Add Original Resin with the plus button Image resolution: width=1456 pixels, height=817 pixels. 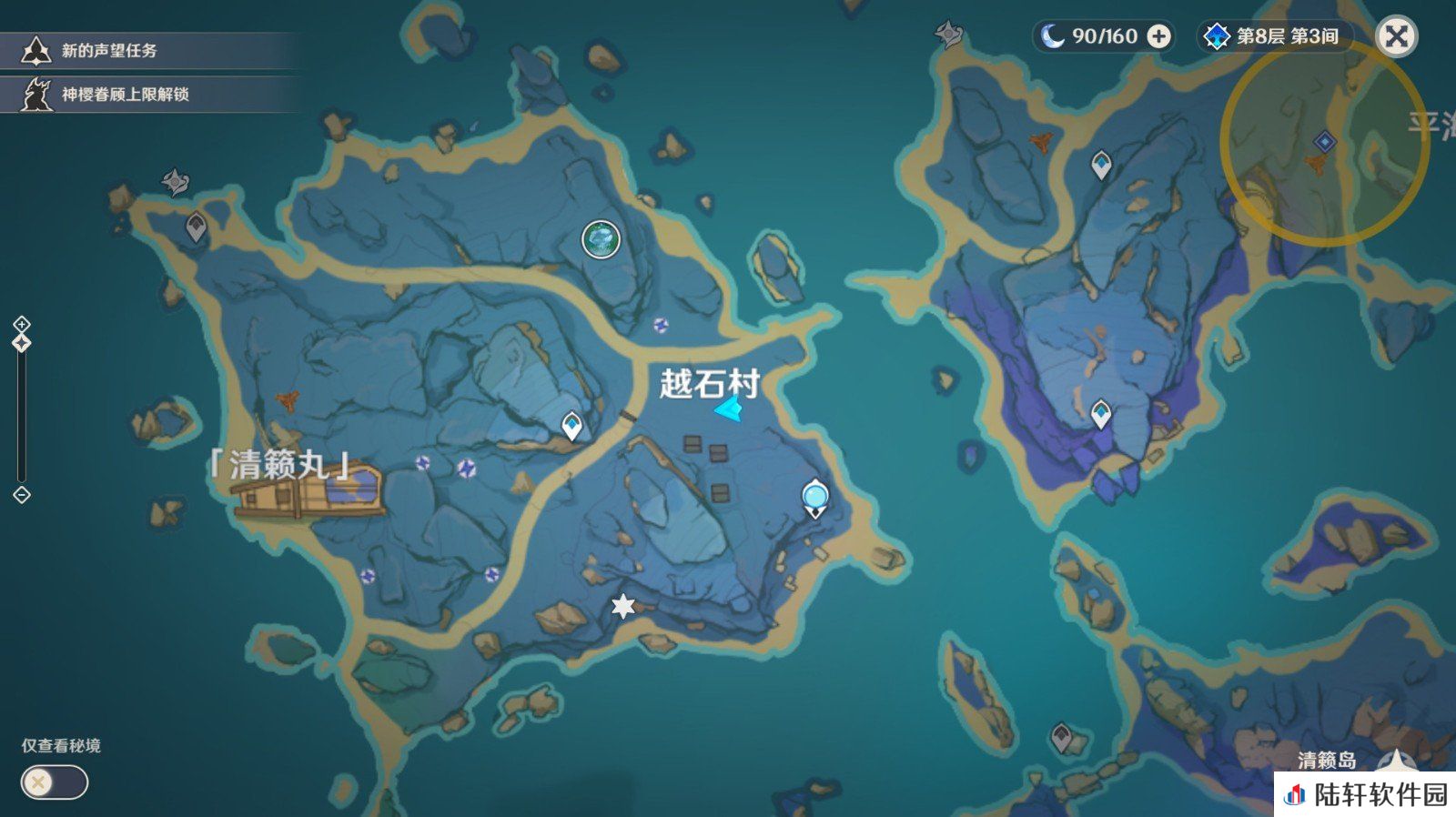point(1158,36)
